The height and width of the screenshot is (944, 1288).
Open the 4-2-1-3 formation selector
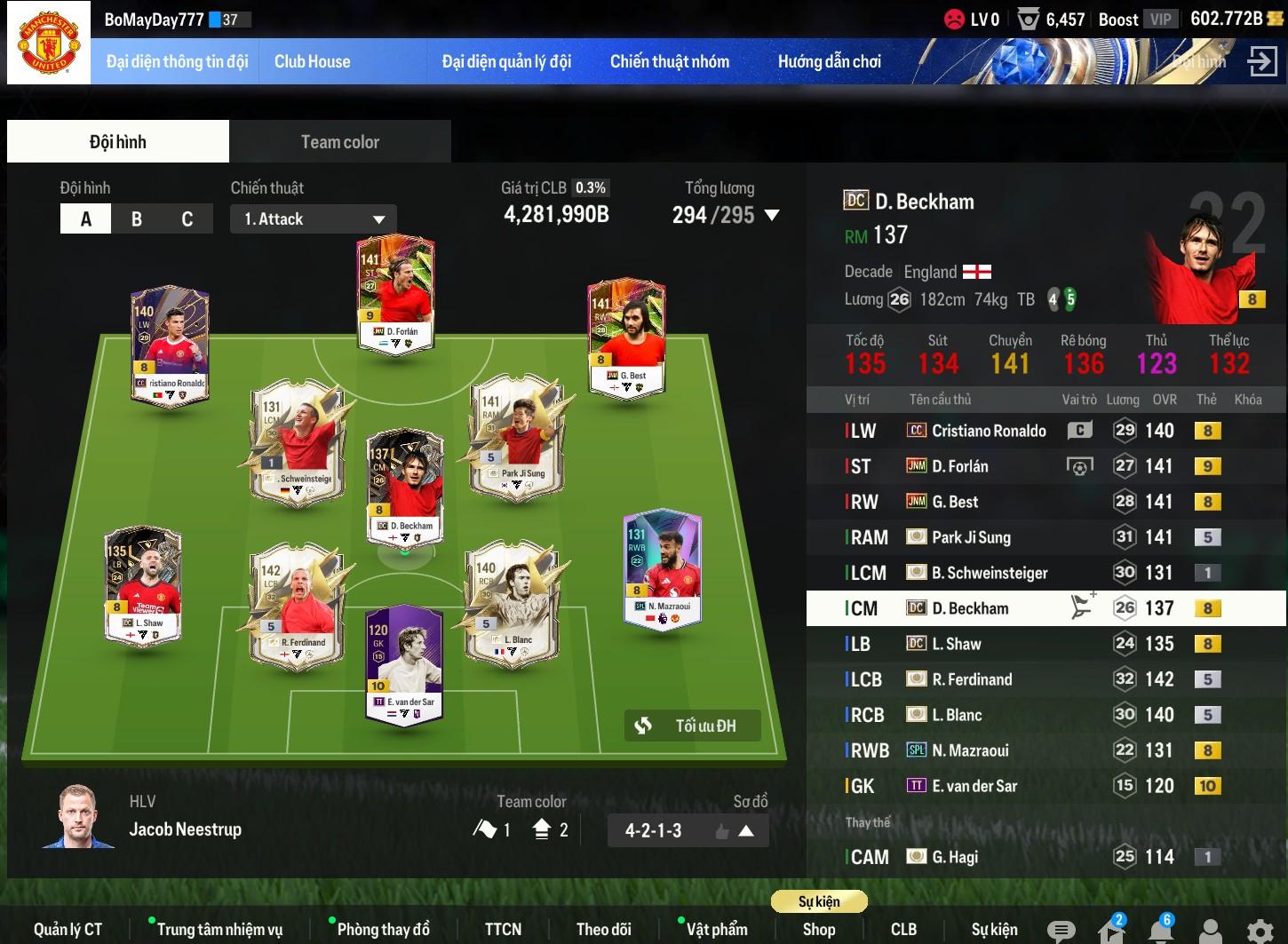coord(688,831)
